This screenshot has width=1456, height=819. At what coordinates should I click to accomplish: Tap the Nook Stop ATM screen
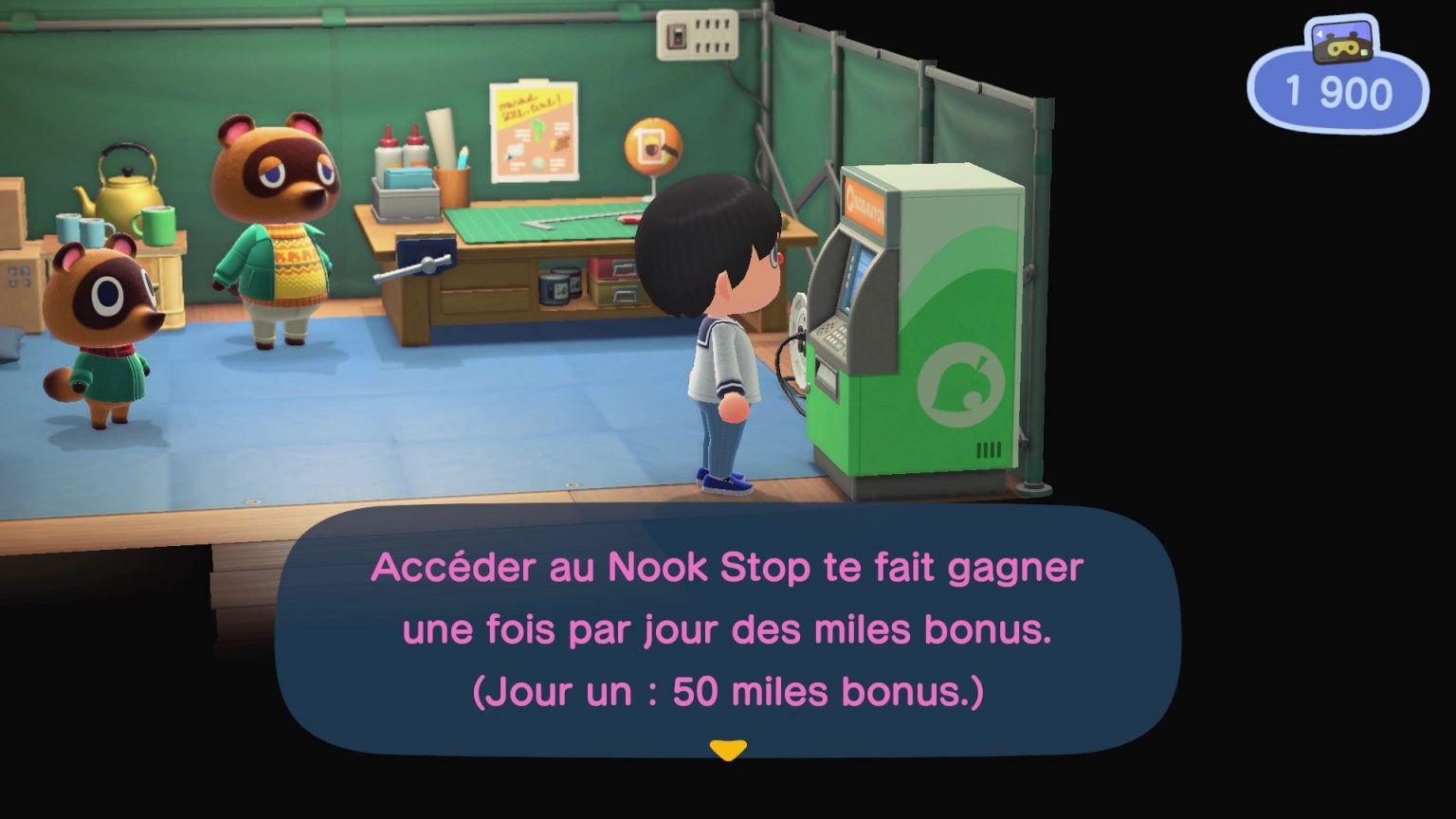853,276
